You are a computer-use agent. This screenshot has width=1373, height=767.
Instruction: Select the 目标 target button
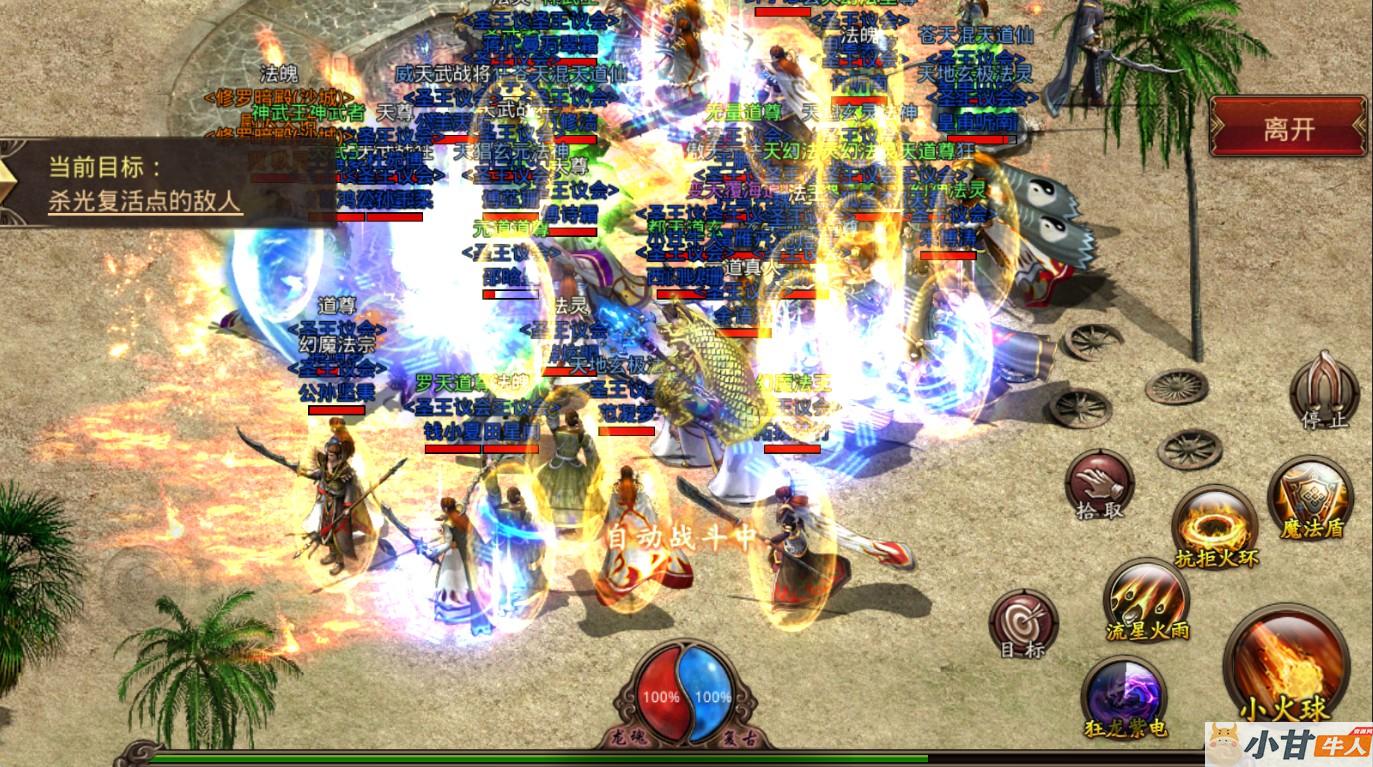[1022, 622]
